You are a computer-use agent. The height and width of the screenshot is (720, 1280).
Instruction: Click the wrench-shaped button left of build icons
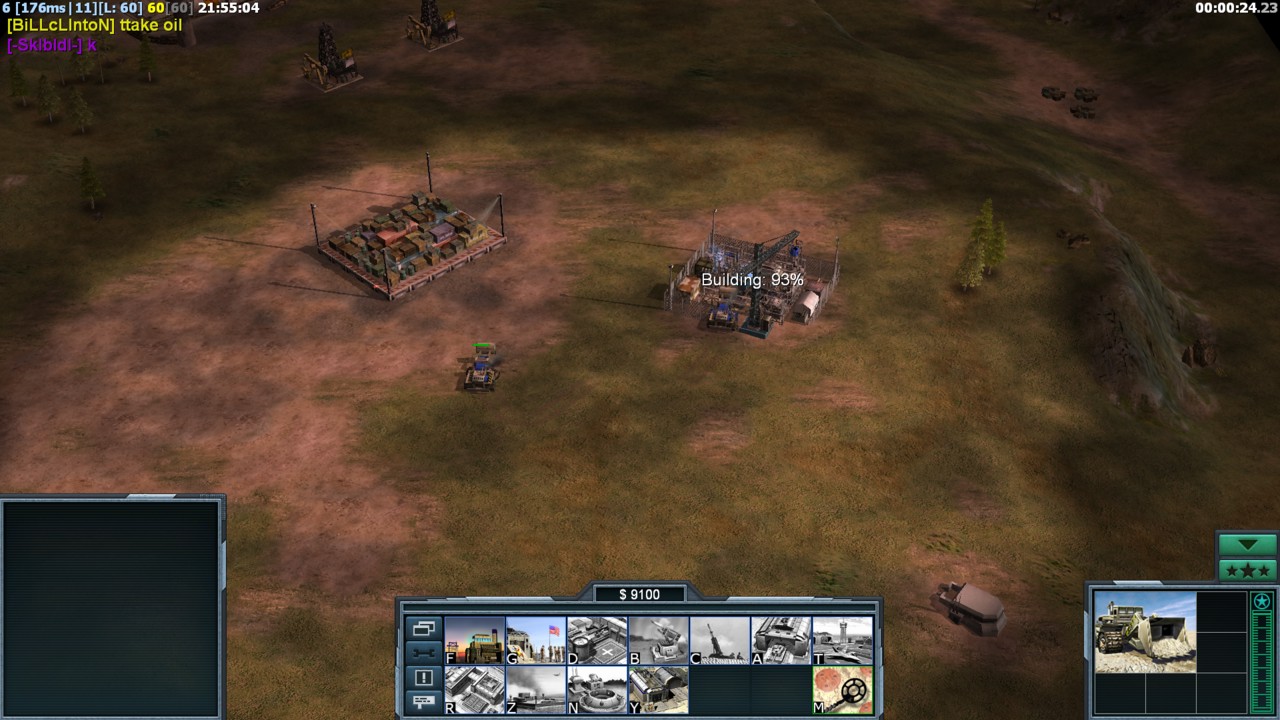[423, 653]
